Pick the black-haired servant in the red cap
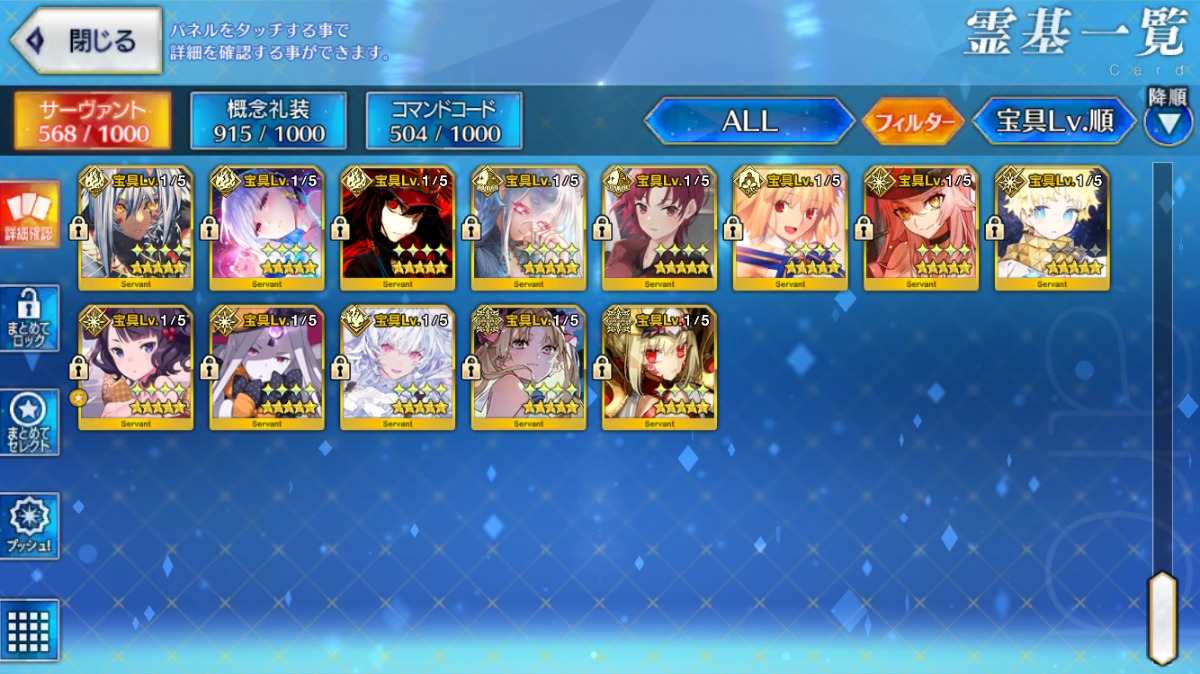 click(x=398, y=228)
